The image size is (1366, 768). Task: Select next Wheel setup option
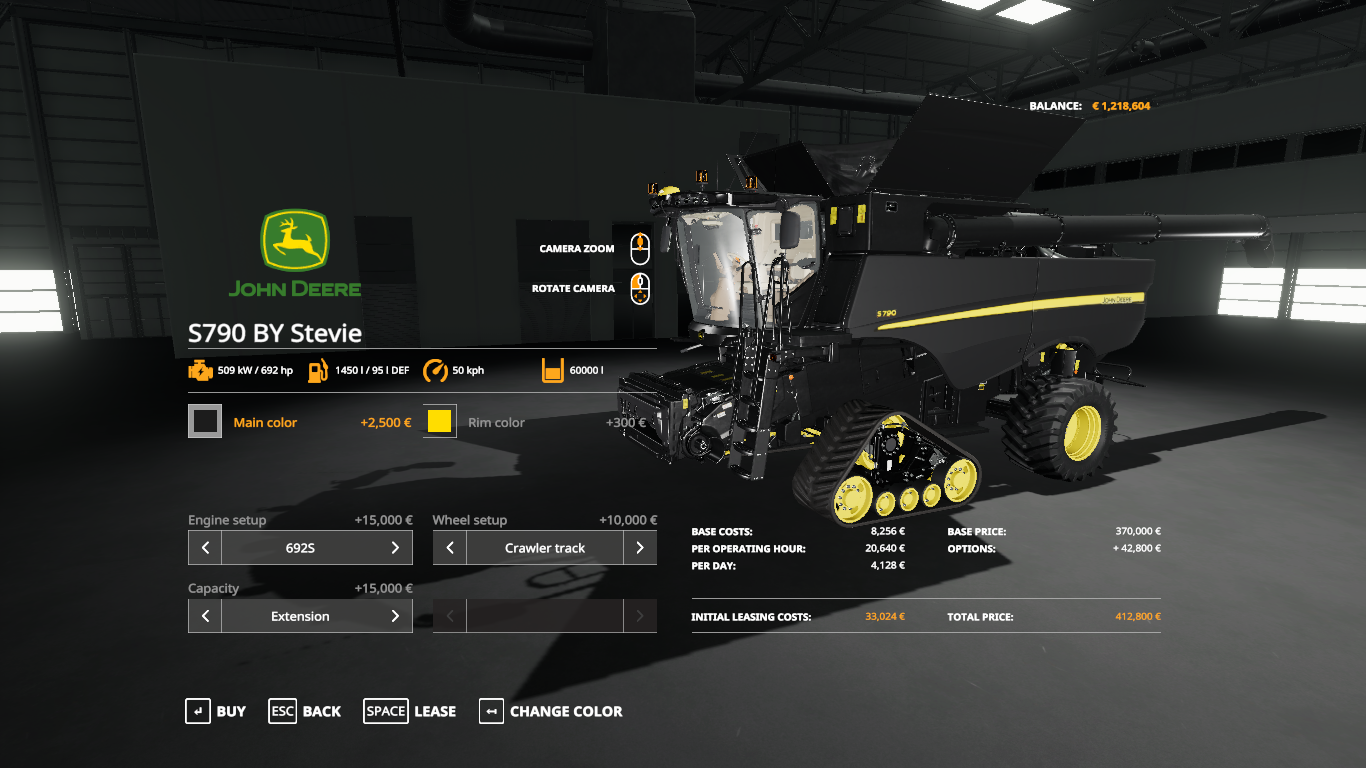pyautogui.click(x=640, y=548)
